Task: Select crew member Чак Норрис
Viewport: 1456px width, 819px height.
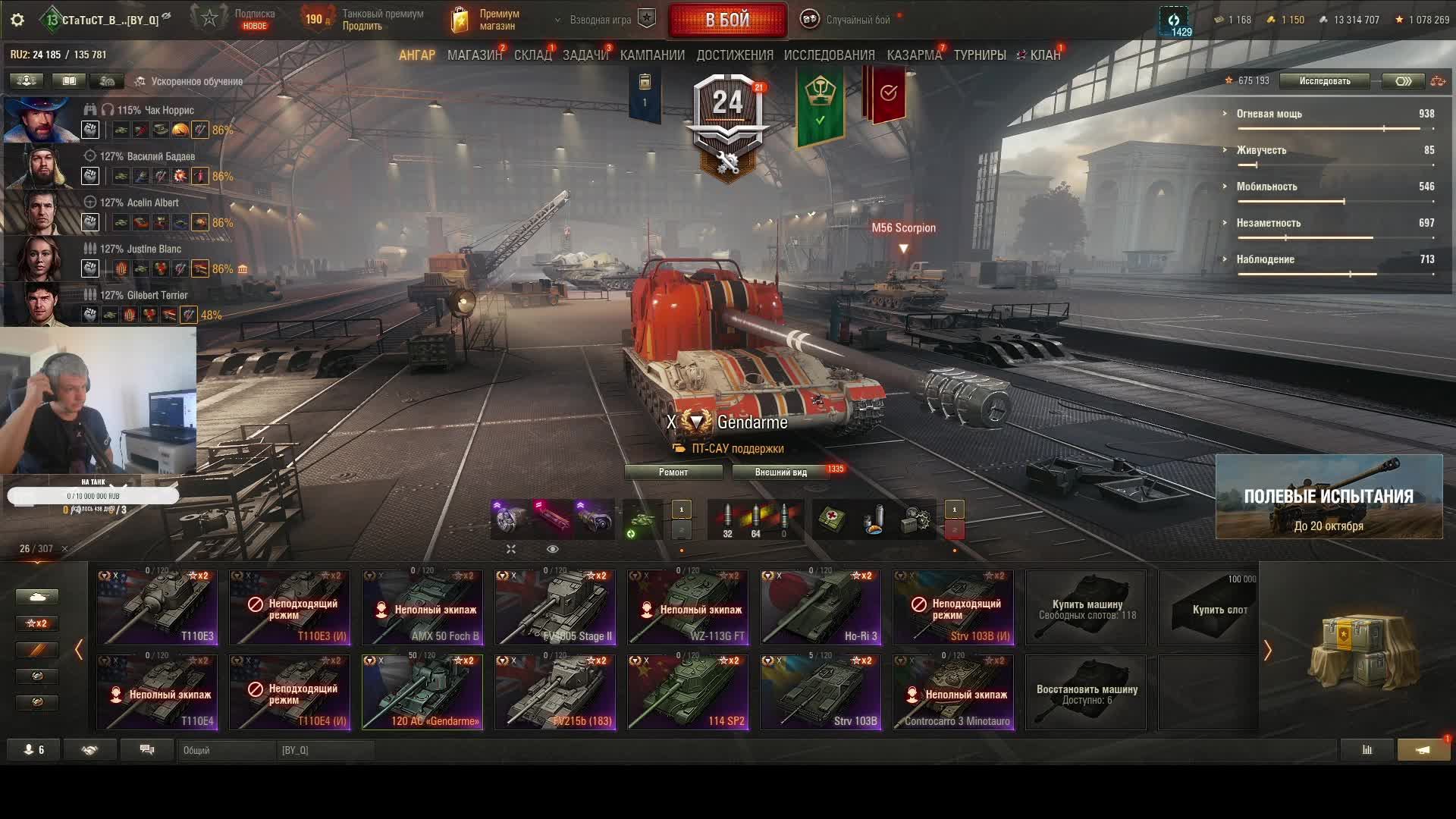Action: pos(42,120)
